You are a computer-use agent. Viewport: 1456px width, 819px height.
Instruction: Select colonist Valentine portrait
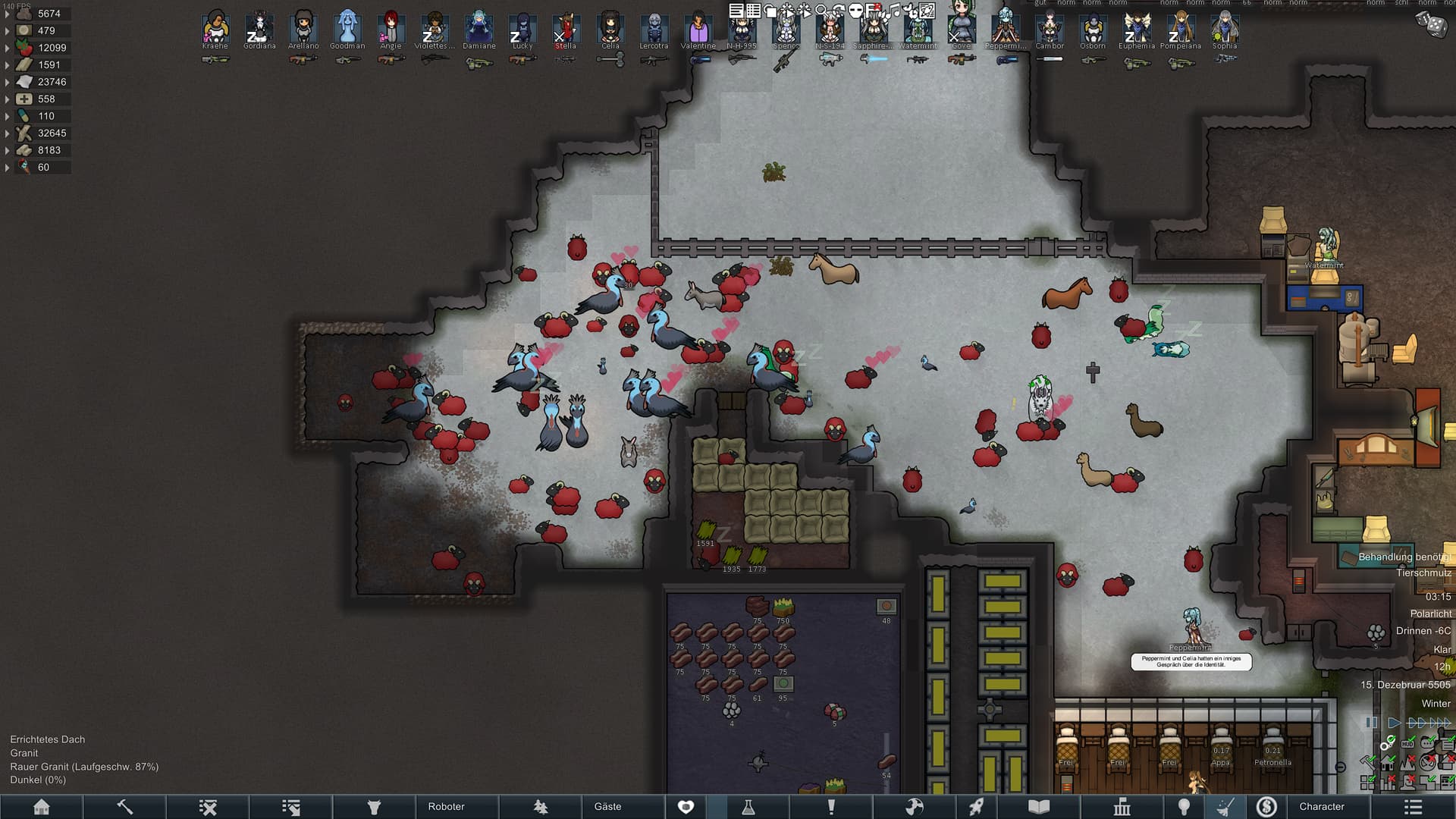click(x=698, y=29)
